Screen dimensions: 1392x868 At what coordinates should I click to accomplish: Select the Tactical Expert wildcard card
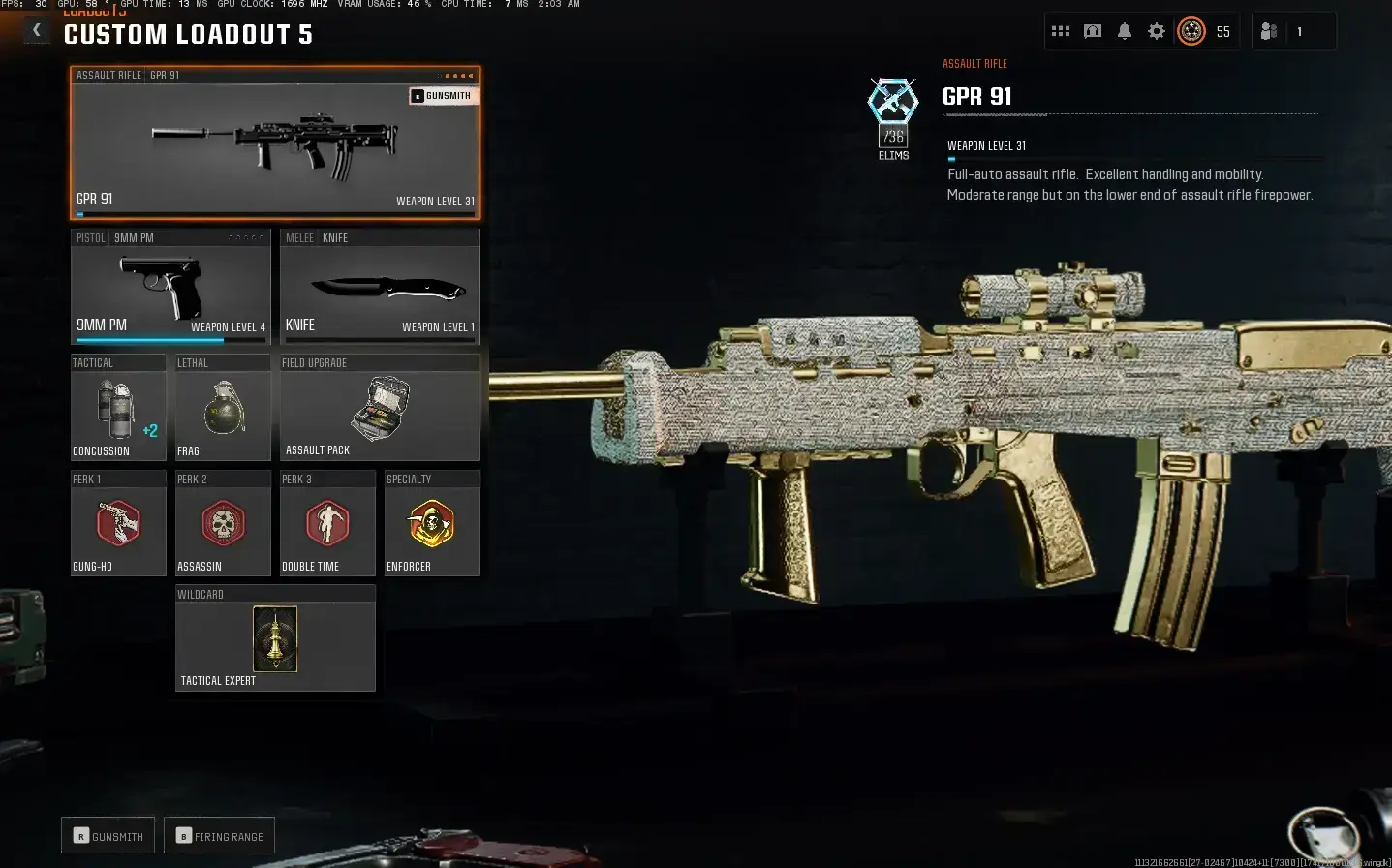point(275,638)
